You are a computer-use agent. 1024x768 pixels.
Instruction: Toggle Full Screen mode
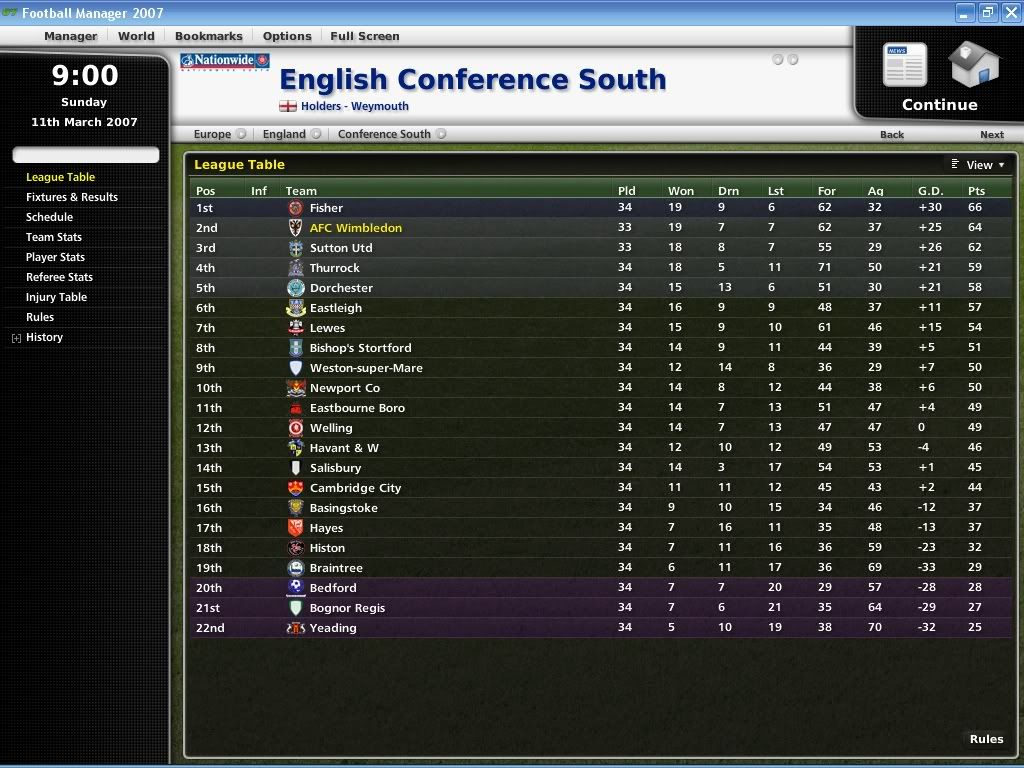coord(364,36)
